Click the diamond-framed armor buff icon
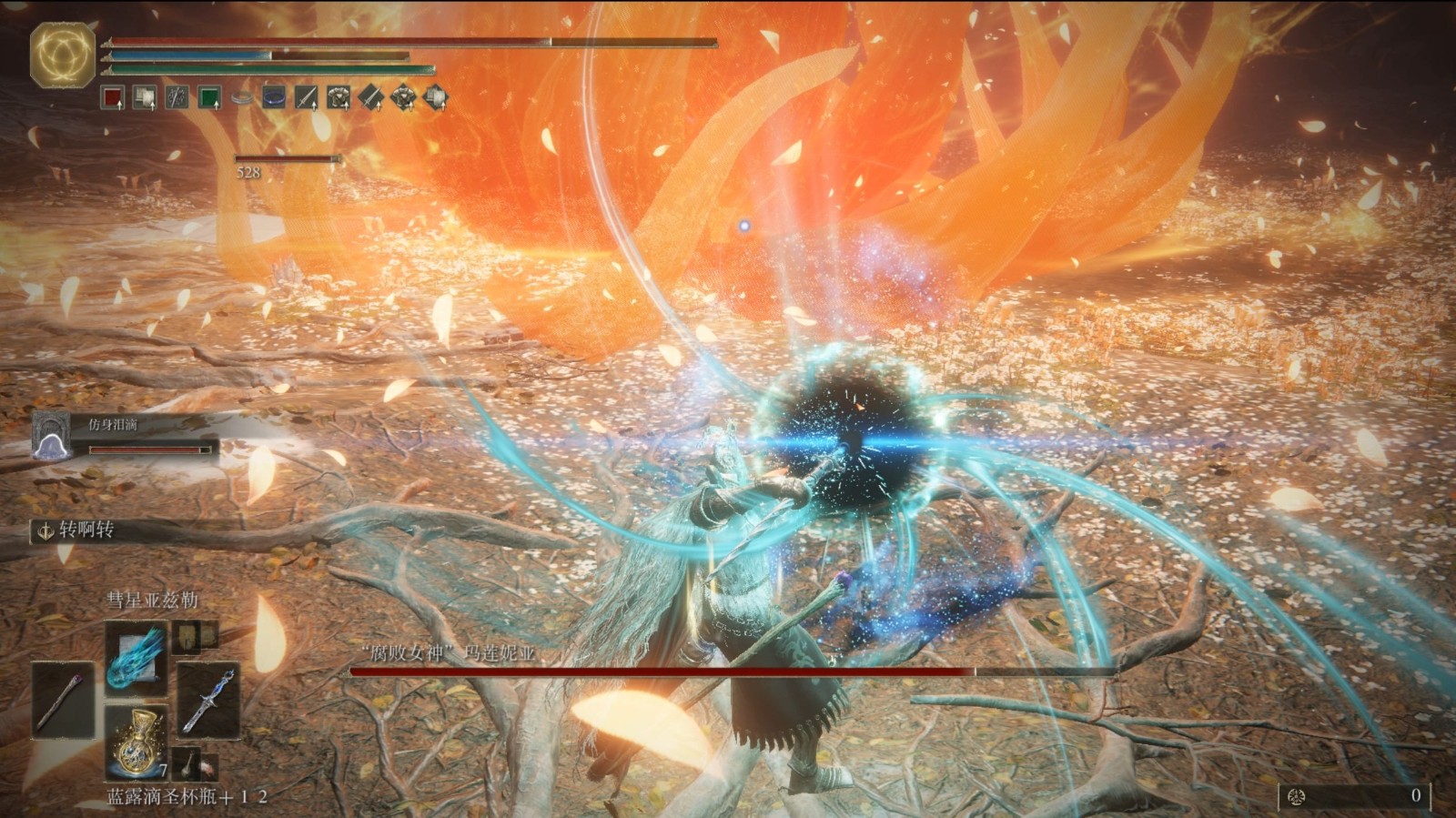This screenshot has width=1456, height=818. [403, 97]
